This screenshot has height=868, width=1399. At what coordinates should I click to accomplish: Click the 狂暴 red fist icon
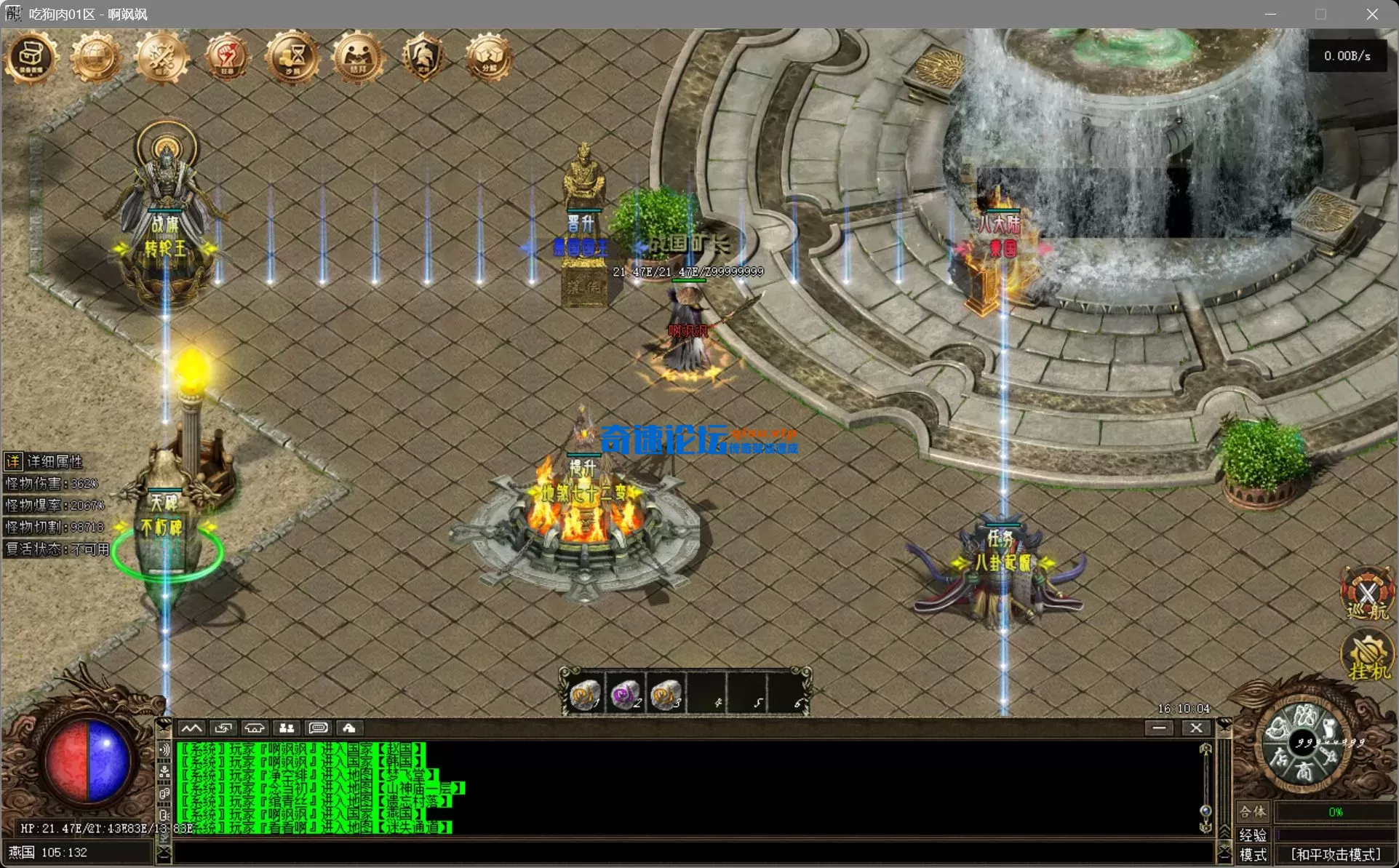227,57
